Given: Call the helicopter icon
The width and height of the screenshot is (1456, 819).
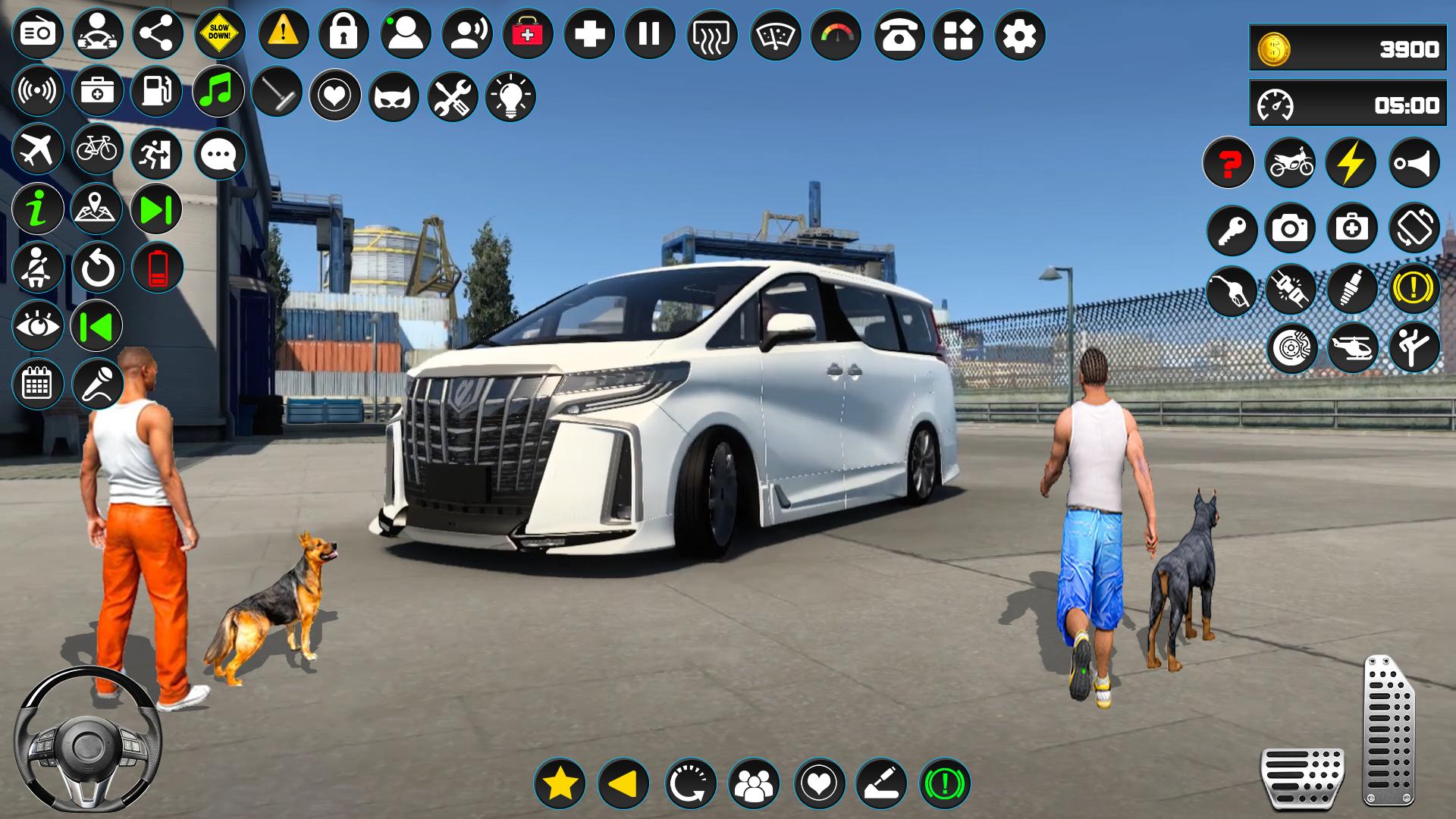Looking at the screenshot, I should (1353, 348).
